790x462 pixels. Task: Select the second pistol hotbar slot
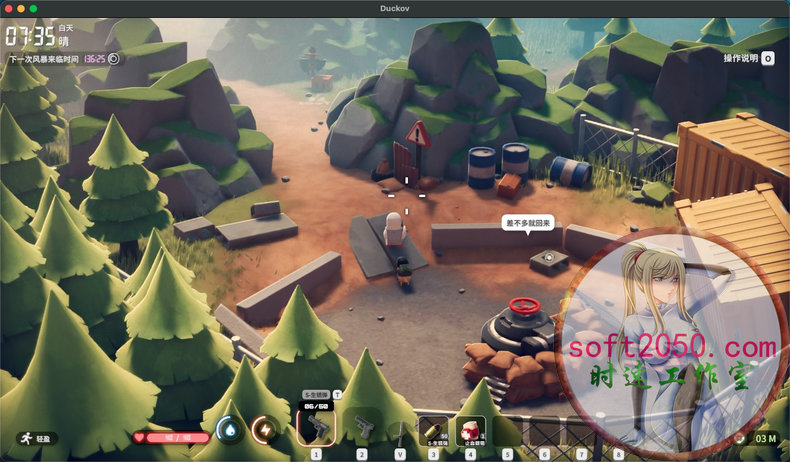click(x=362, y=429)
